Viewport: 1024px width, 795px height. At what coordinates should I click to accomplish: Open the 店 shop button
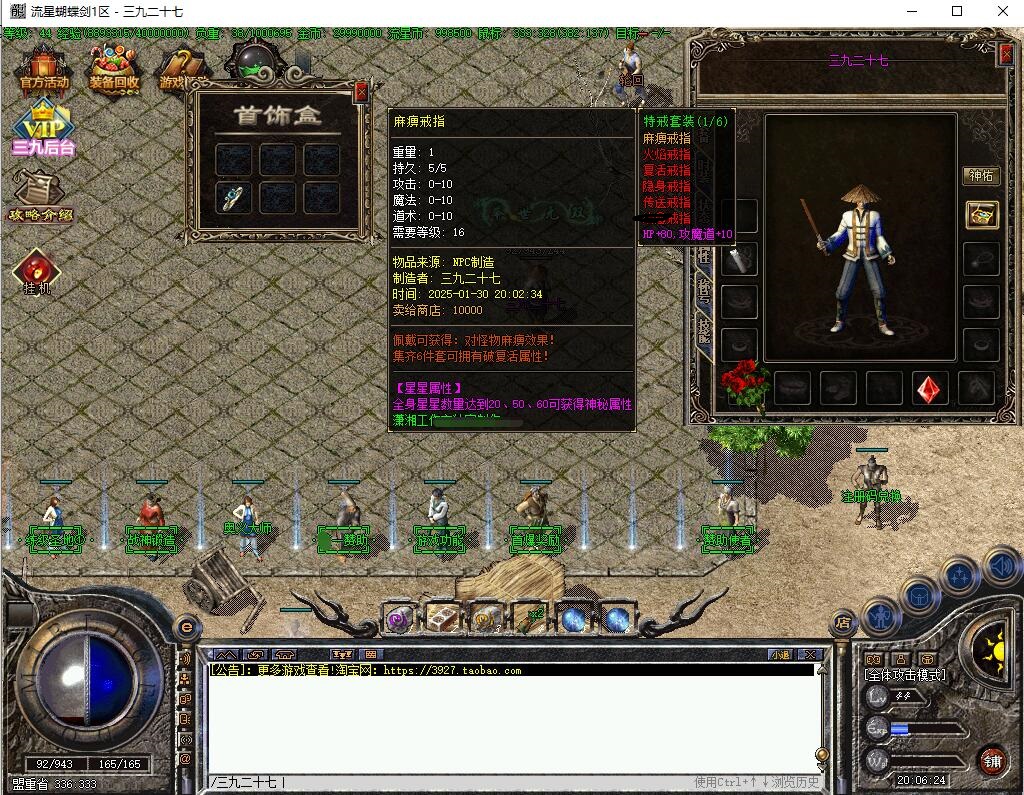tap(843, 623)
